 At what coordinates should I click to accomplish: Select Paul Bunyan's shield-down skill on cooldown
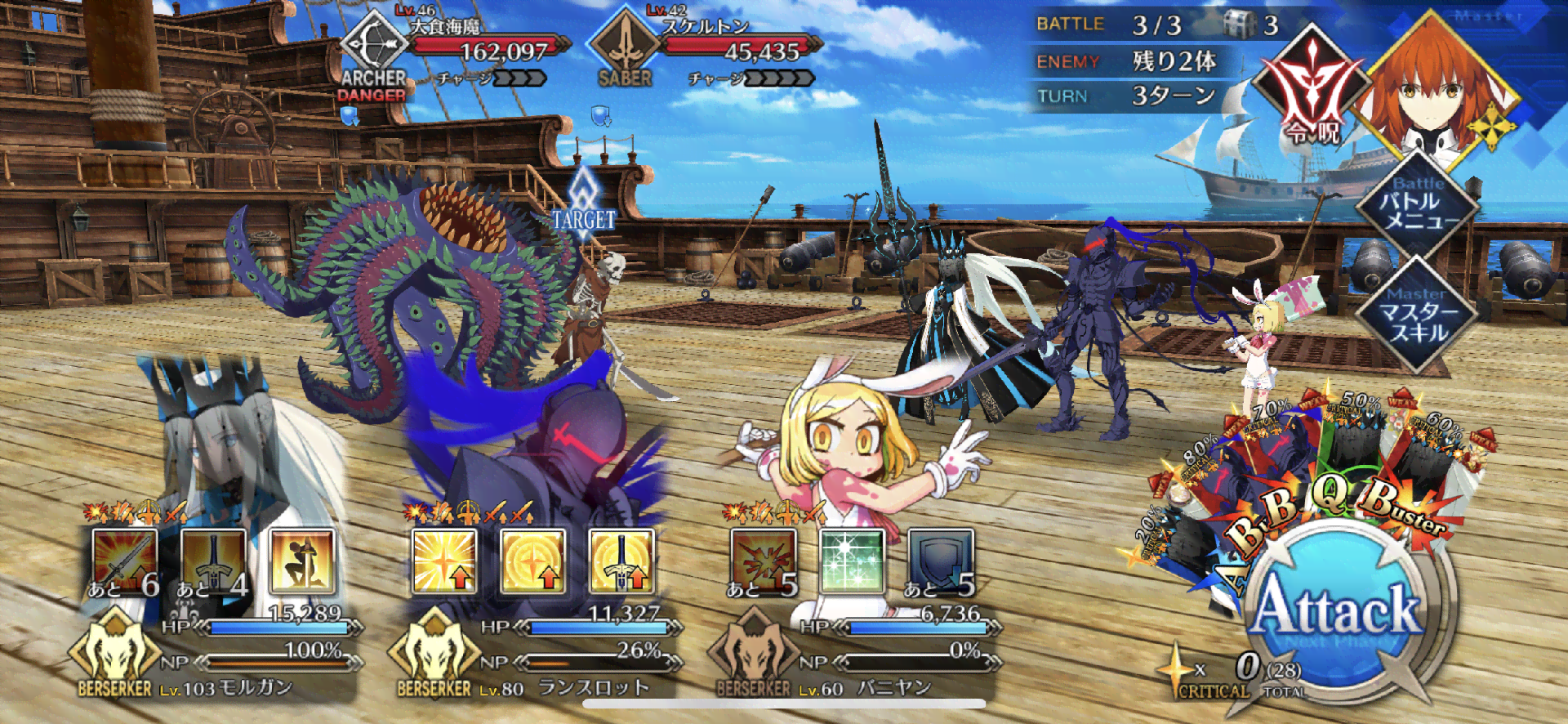pos(941,561)
